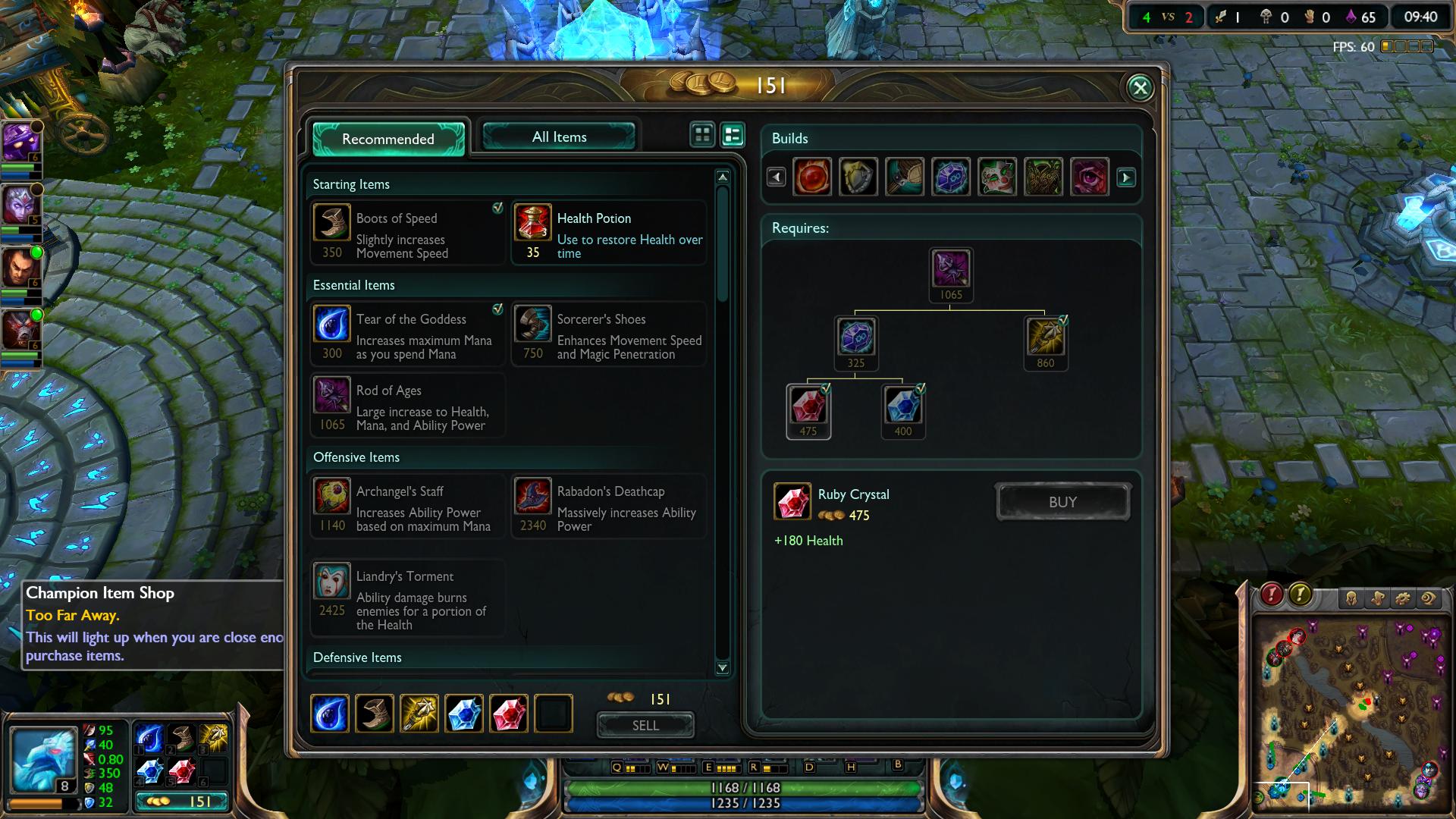Select Boots of Speed in Starting Items
Image resolution: width=1456 pixels, height=819 pixels.
pyautogui.click(x=407, y=233)
